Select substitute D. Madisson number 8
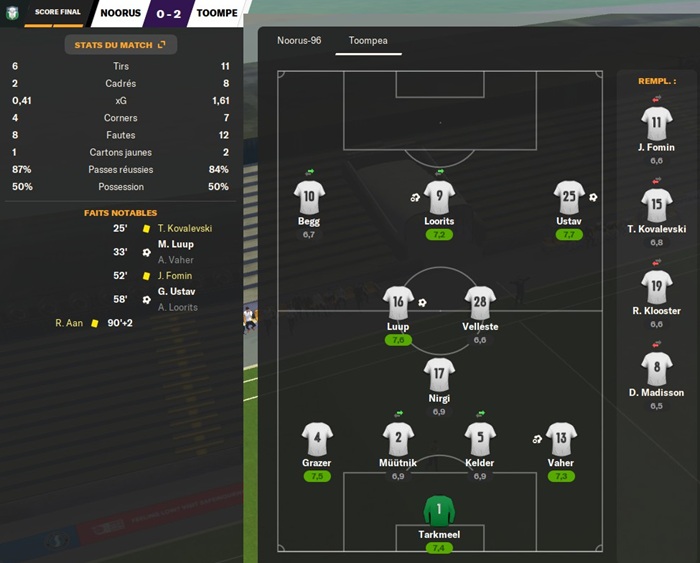The height and width of the screenshot is (563, 700). 656,369
